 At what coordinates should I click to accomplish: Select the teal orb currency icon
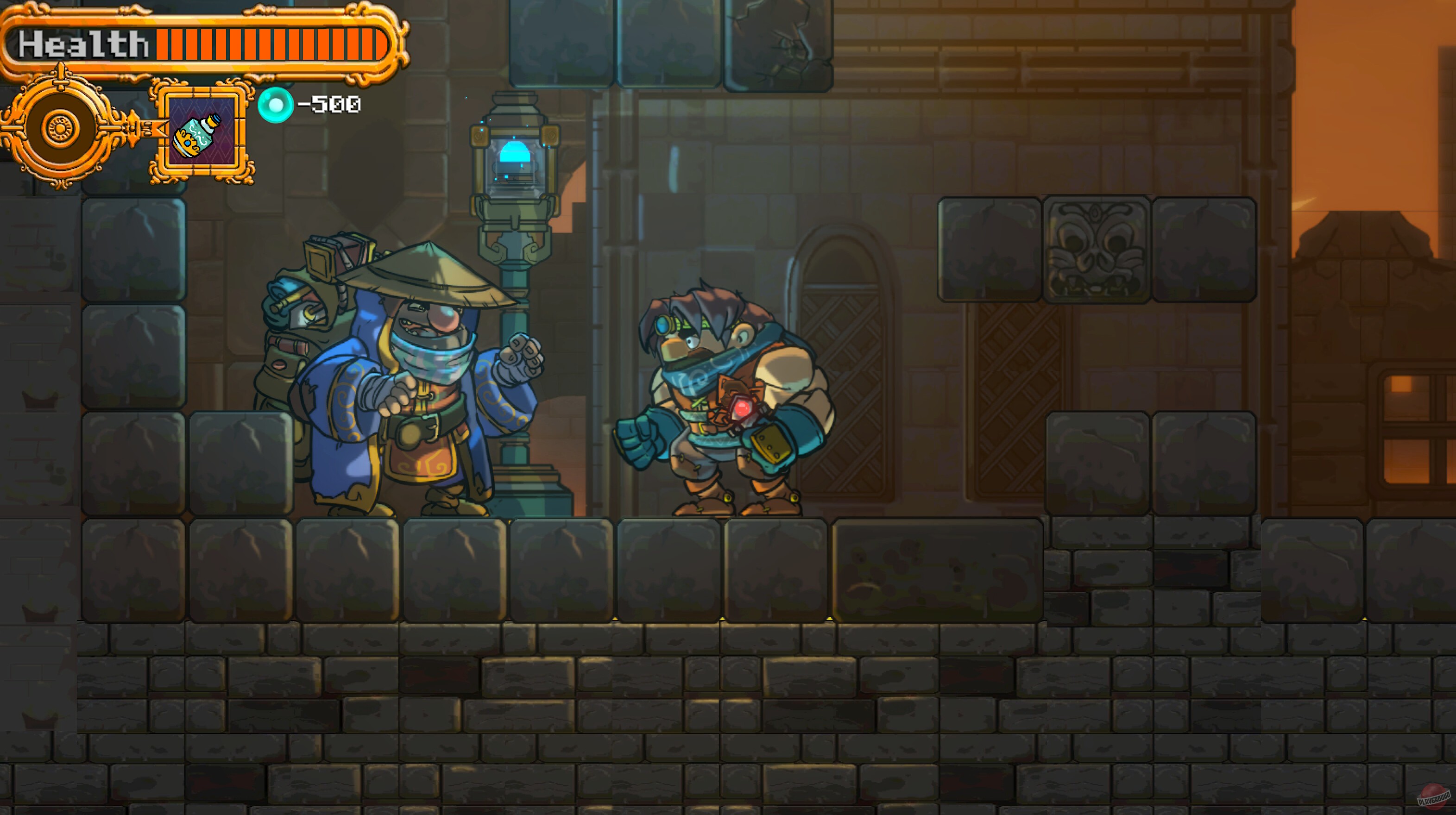pos(277,103)
